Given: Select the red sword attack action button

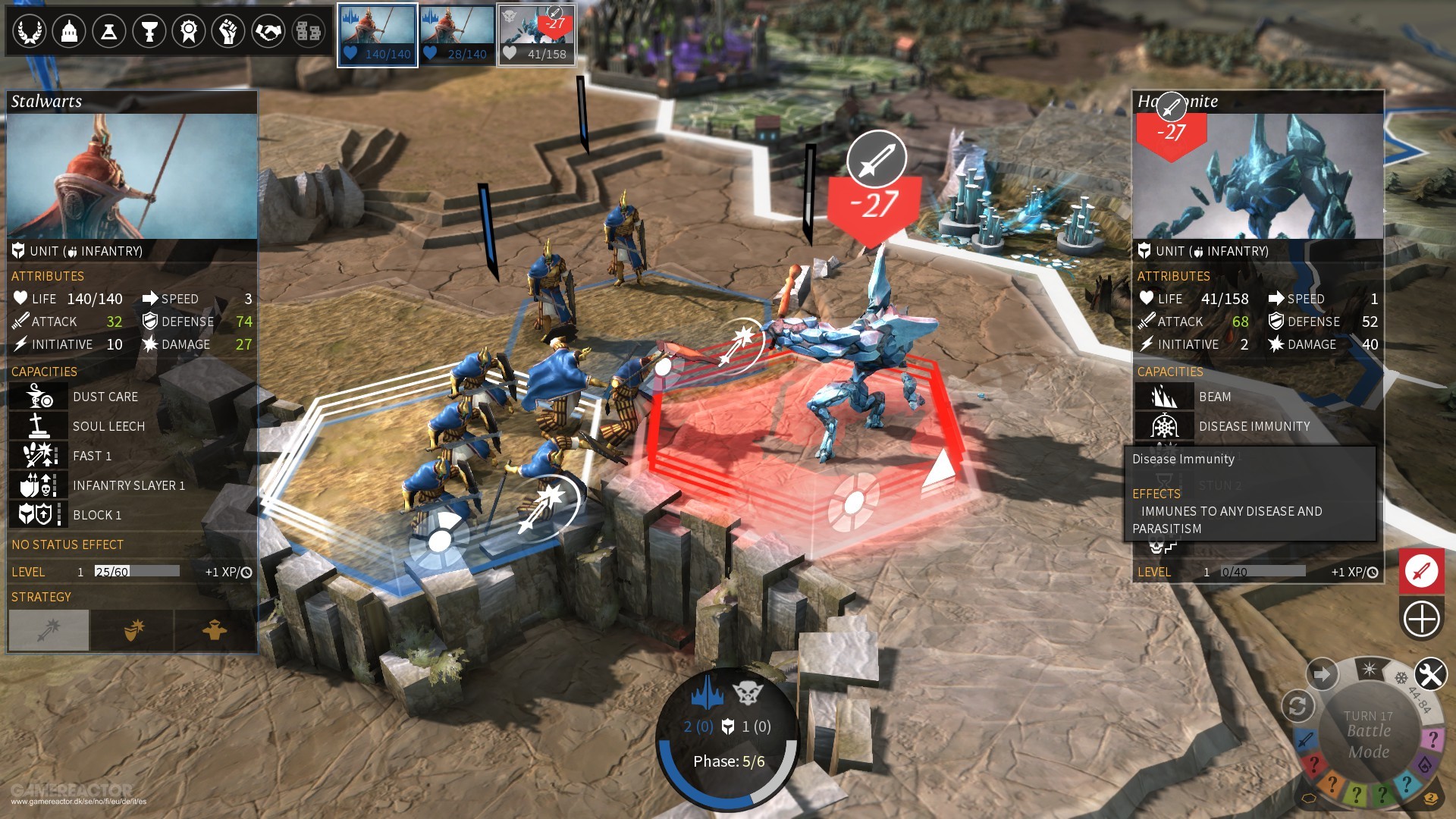Looking at the screenshot, I should point(1421,572).
